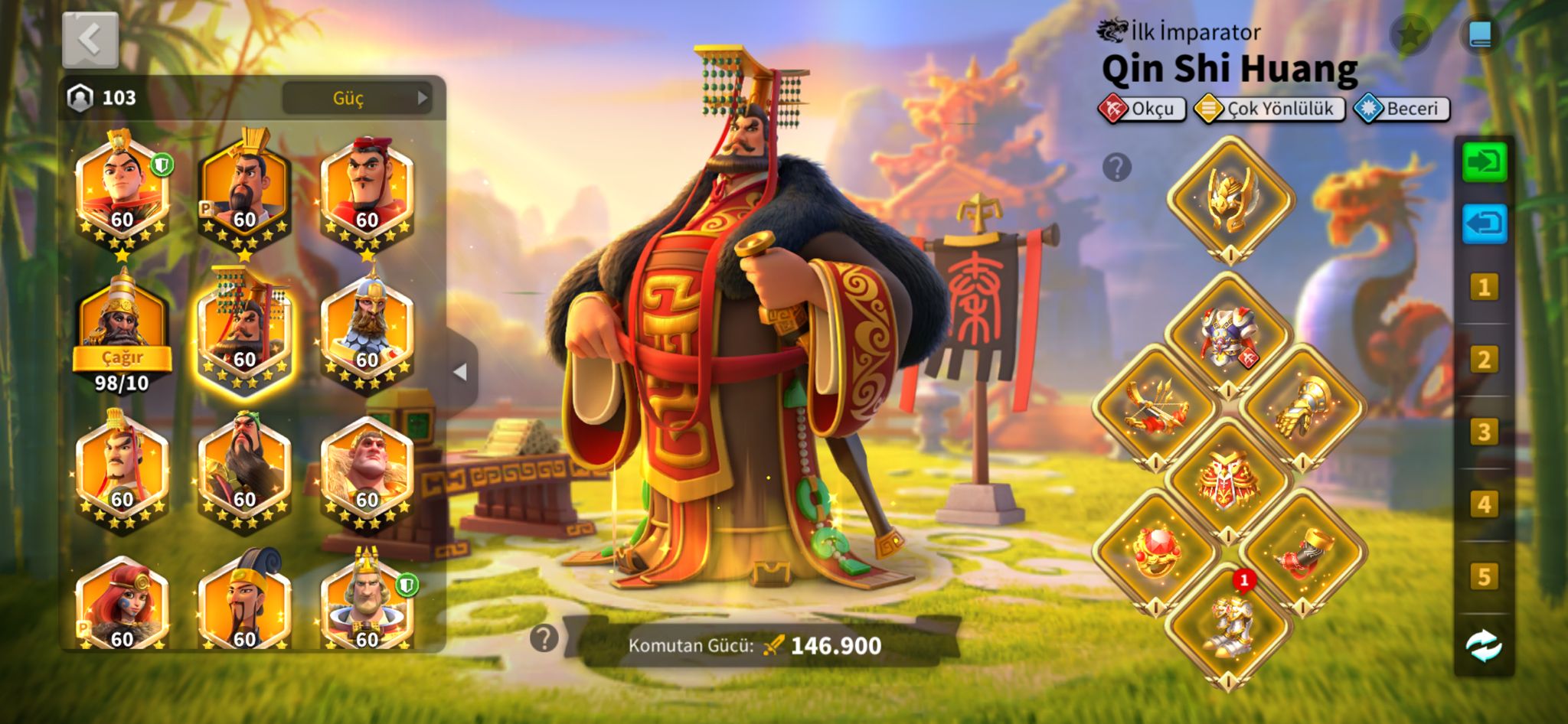Screen dimensions: 1568x724
Task: Open help for Komutan Gücü
Action: [x=544, y=638]
